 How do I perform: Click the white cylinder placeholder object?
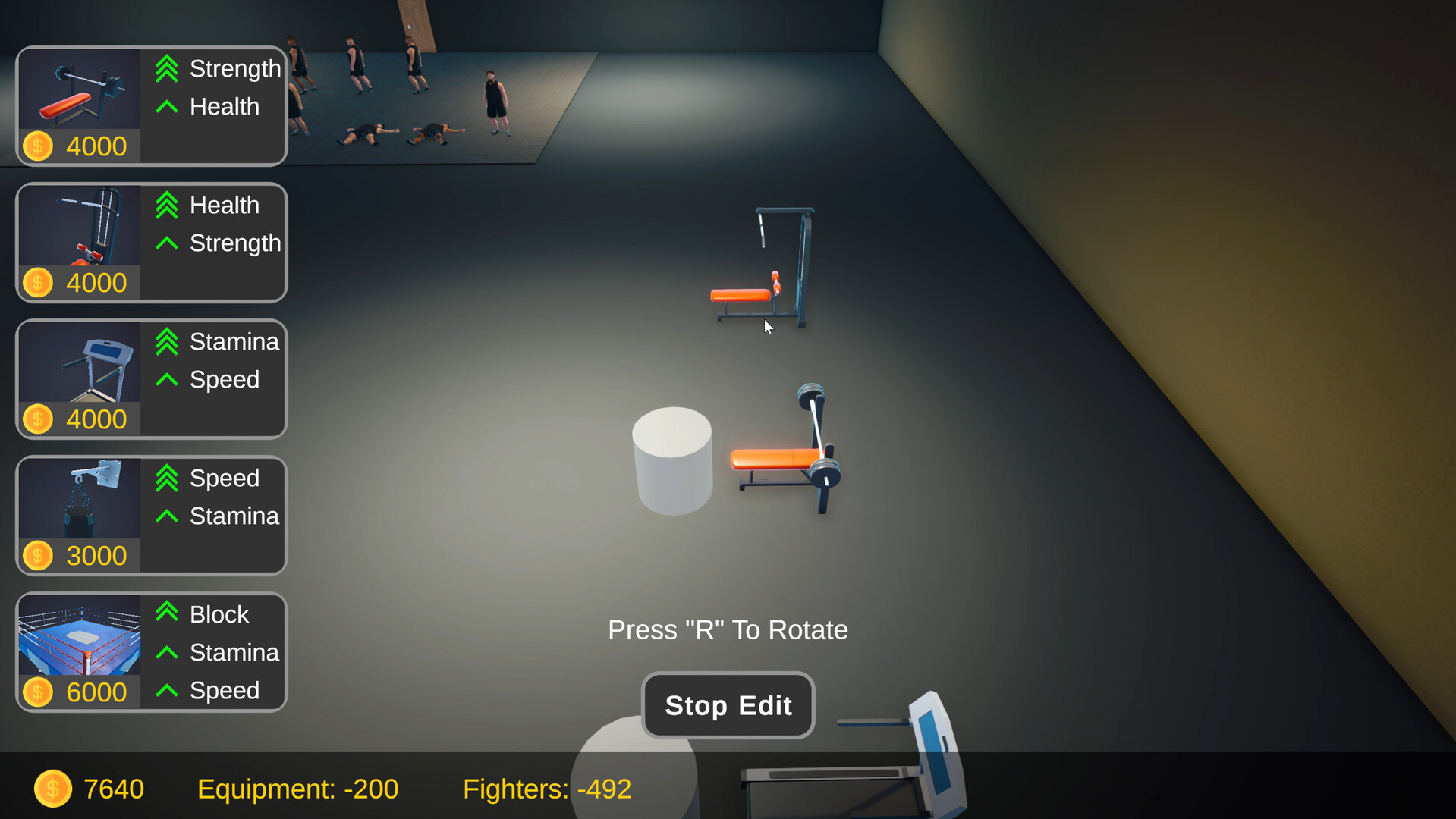point(672,459)
